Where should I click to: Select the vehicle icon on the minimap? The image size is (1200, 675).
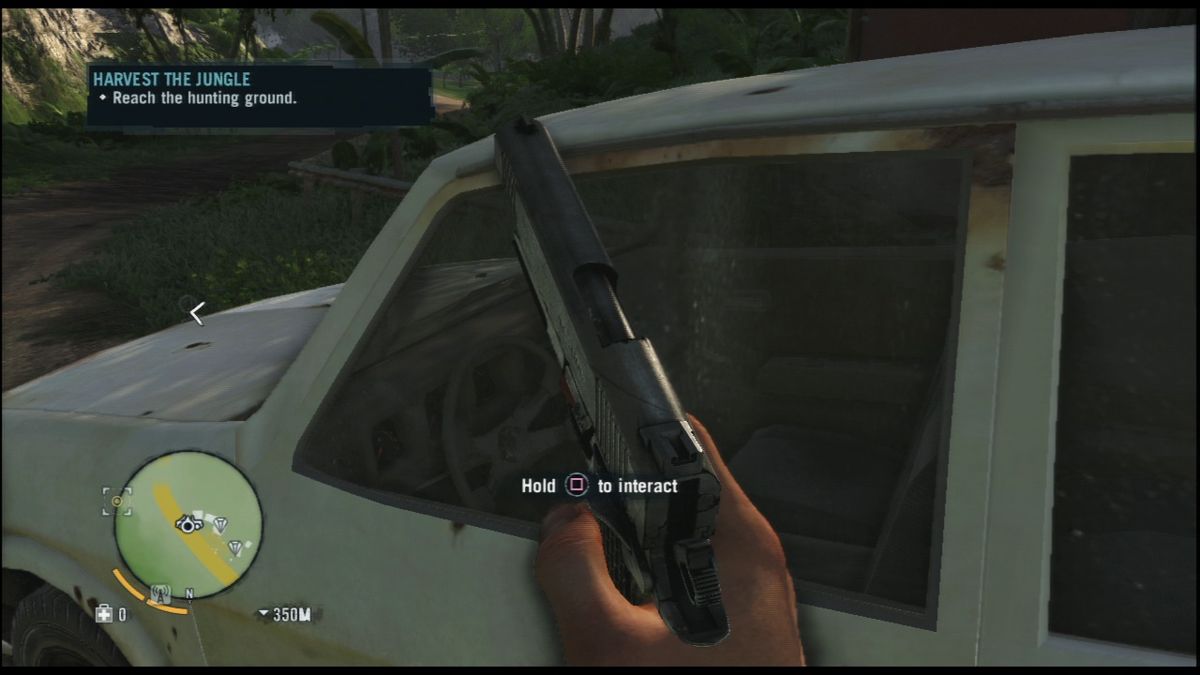(186, 523)
